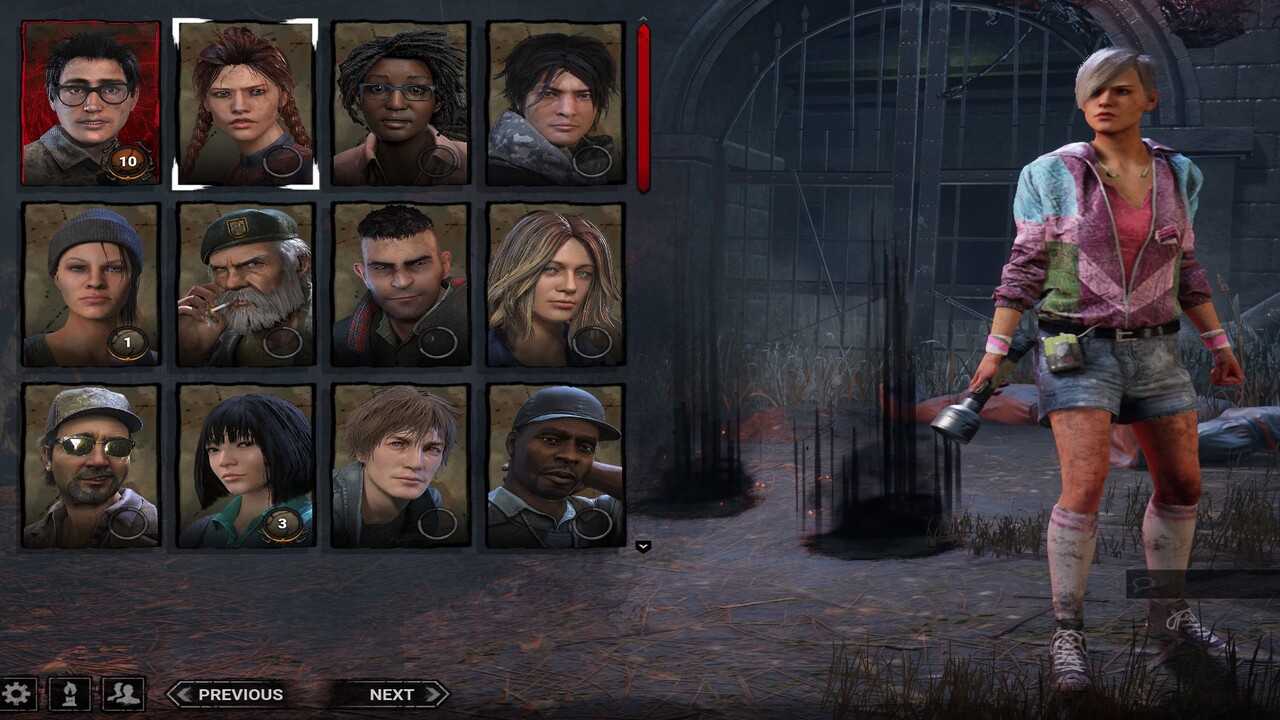Select Adam Francis's portrait

(x=548, y=460)
